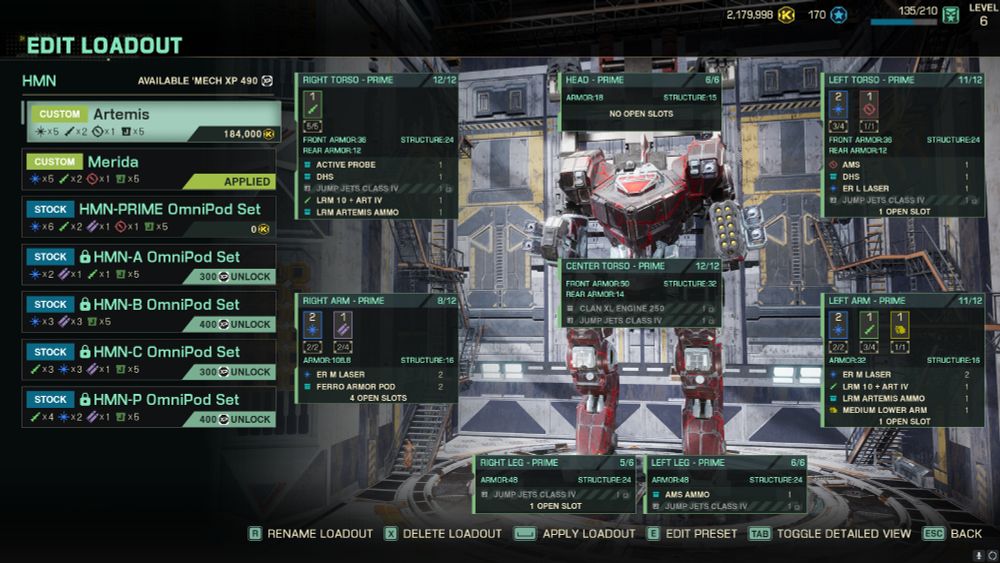Open the Left Leg Prime panel
This screenshot has height=563, width=1000.
[x=727, y=463]
